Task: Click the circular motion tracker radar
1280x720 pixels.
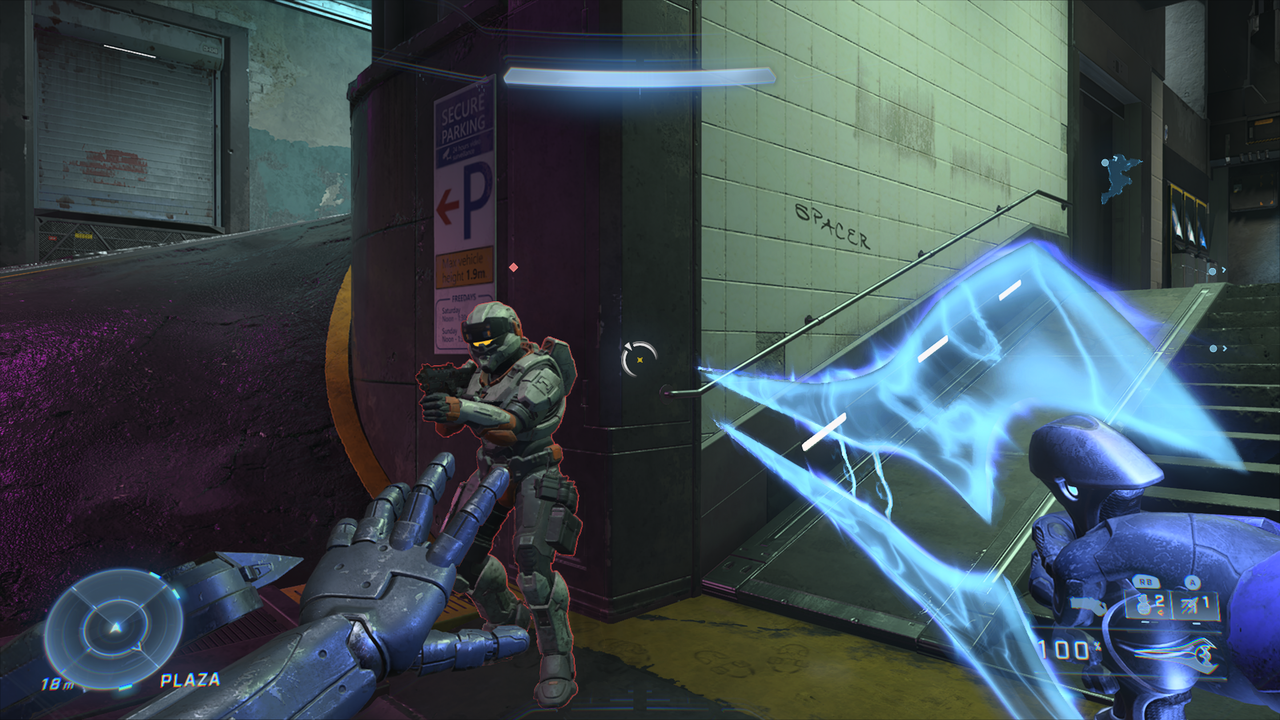Action: pyautogui.click(x=113, y=628)
